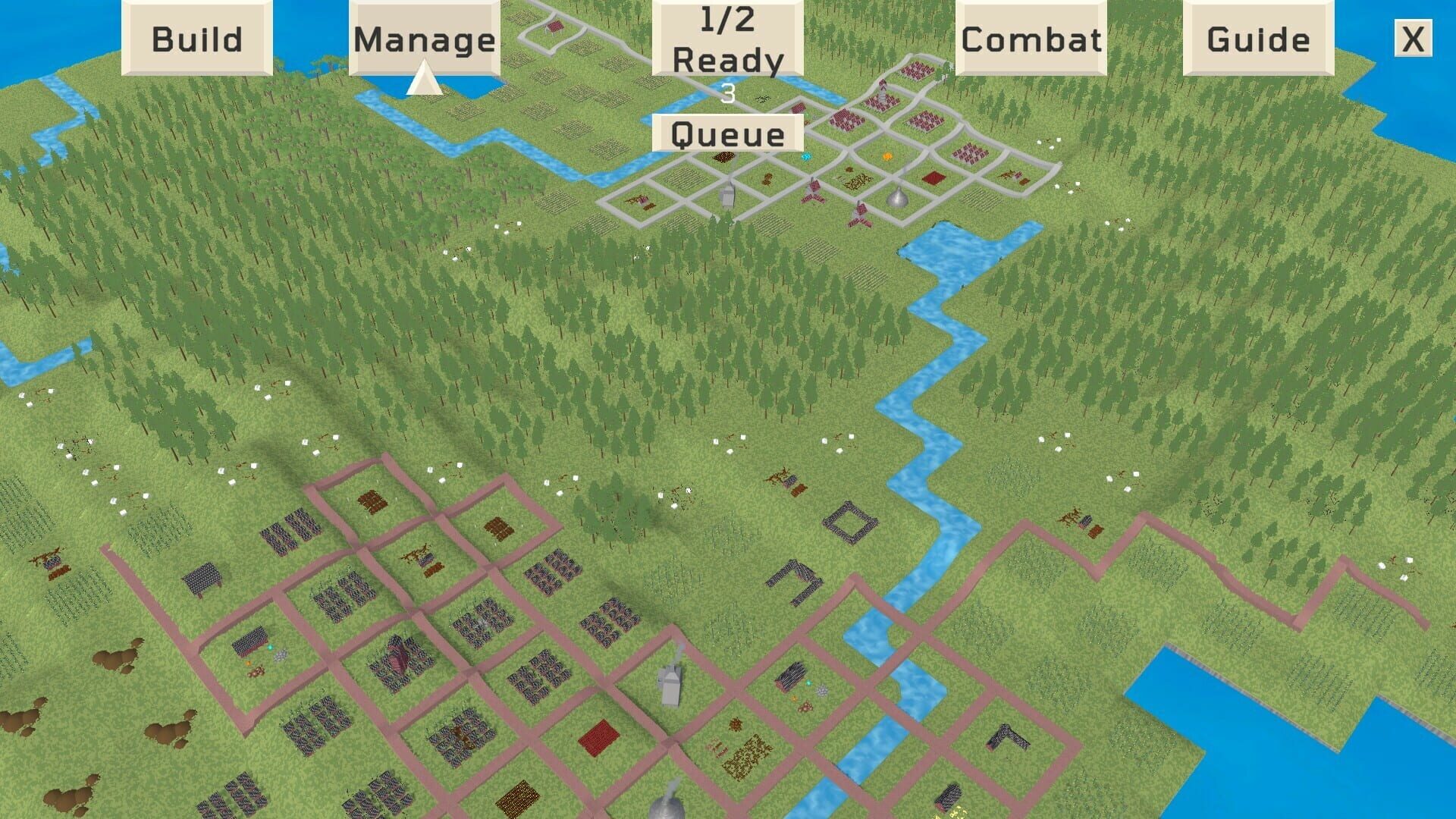Click the X to close the interface
Screen dimensions: 1456x819
[1412, 39]
